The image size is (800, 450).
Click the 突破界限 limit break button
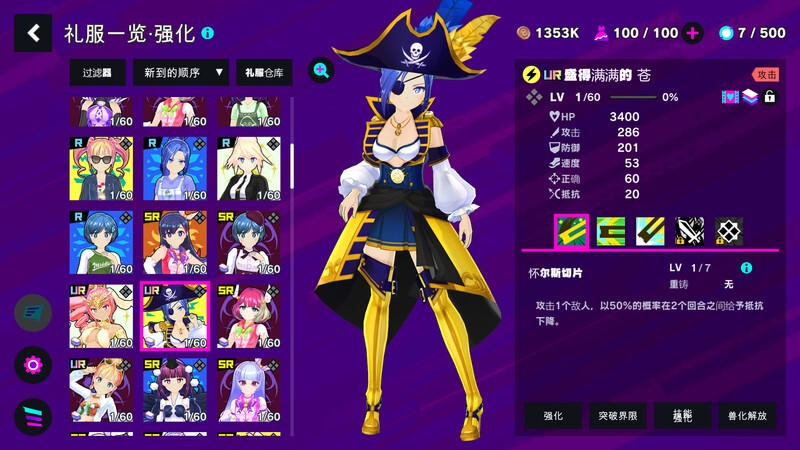point(617,415)
